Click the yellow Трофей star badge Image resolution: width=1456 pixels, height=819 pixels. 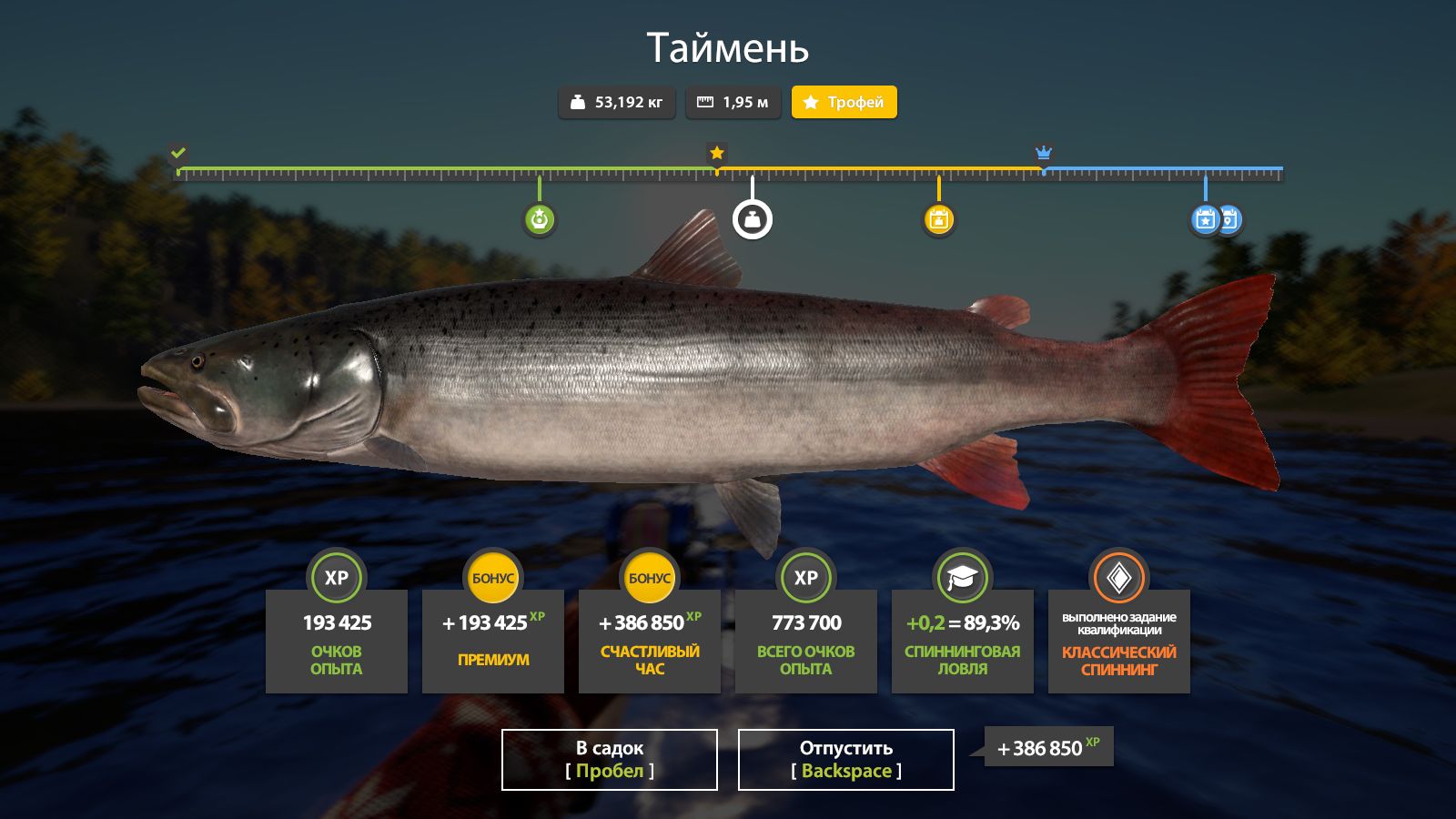[x=844, y=102]
